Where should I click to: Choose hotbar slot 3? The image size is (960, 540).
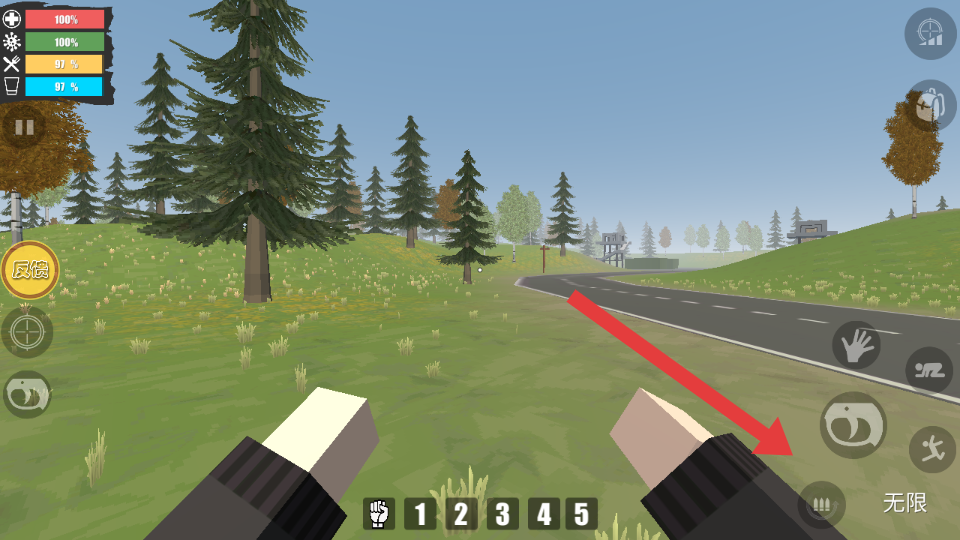click(x=502, y=514)
